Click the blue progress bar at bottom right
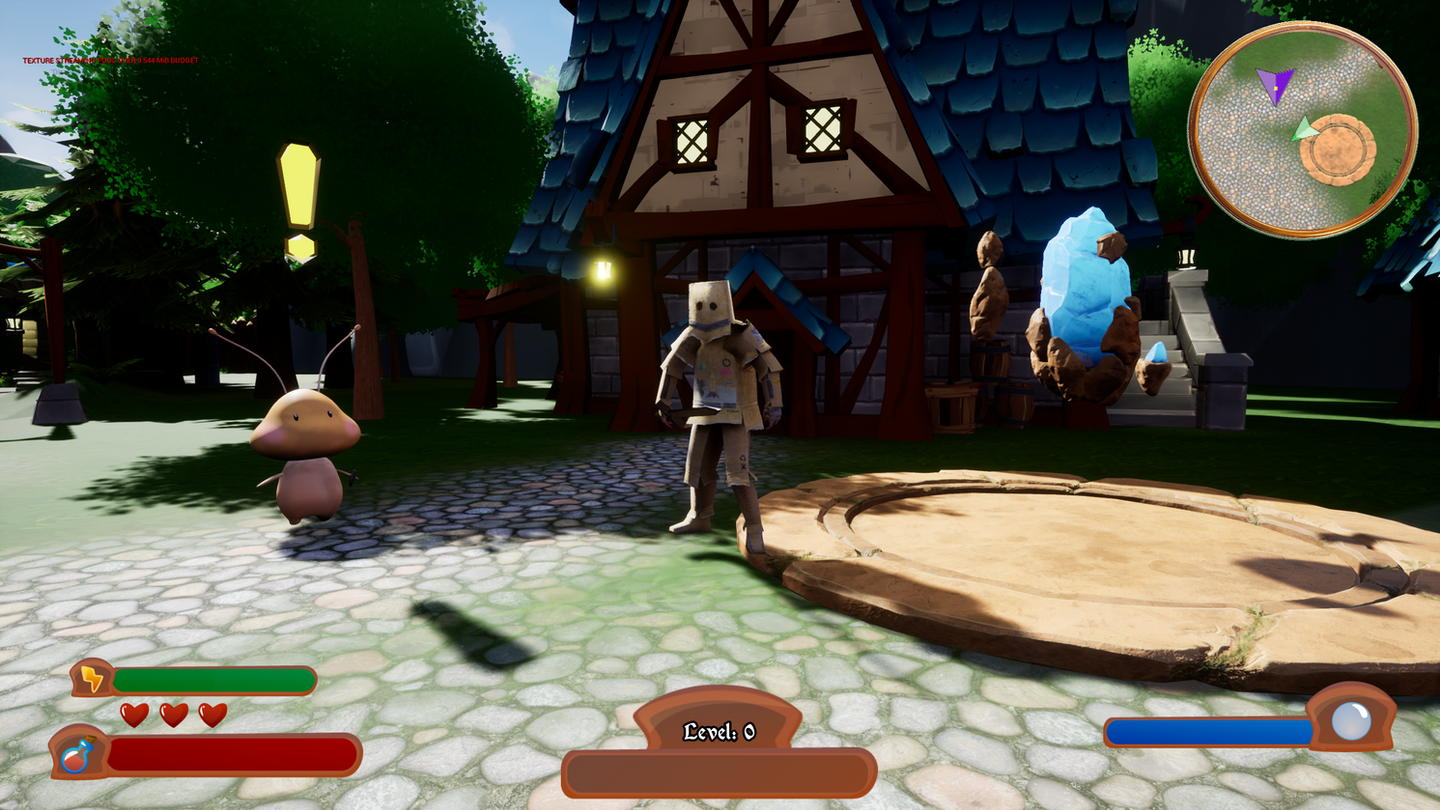 coord(1210,733)
